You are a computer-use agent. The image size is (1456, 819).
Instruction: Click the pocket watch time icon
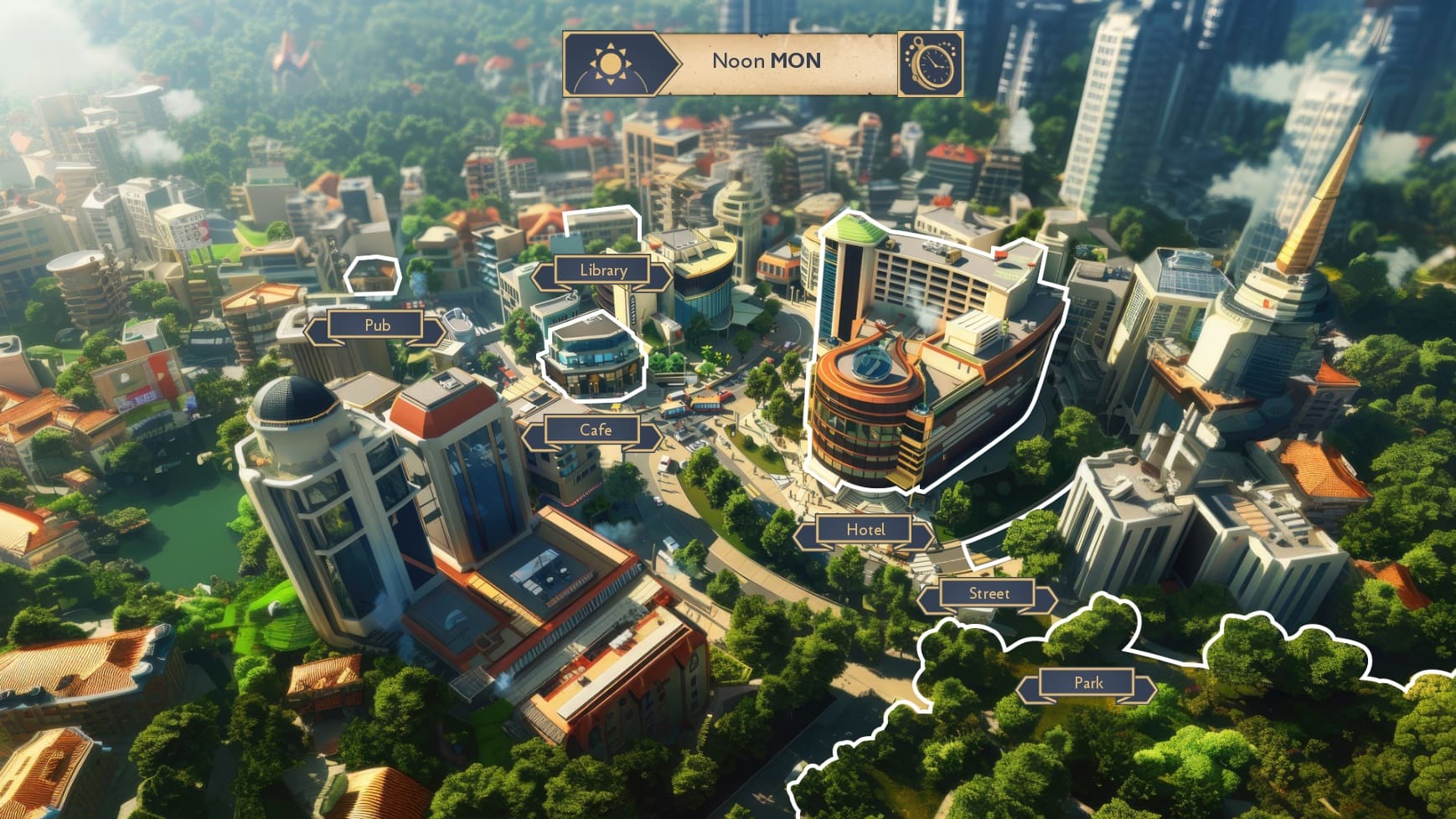click(931, 64)
